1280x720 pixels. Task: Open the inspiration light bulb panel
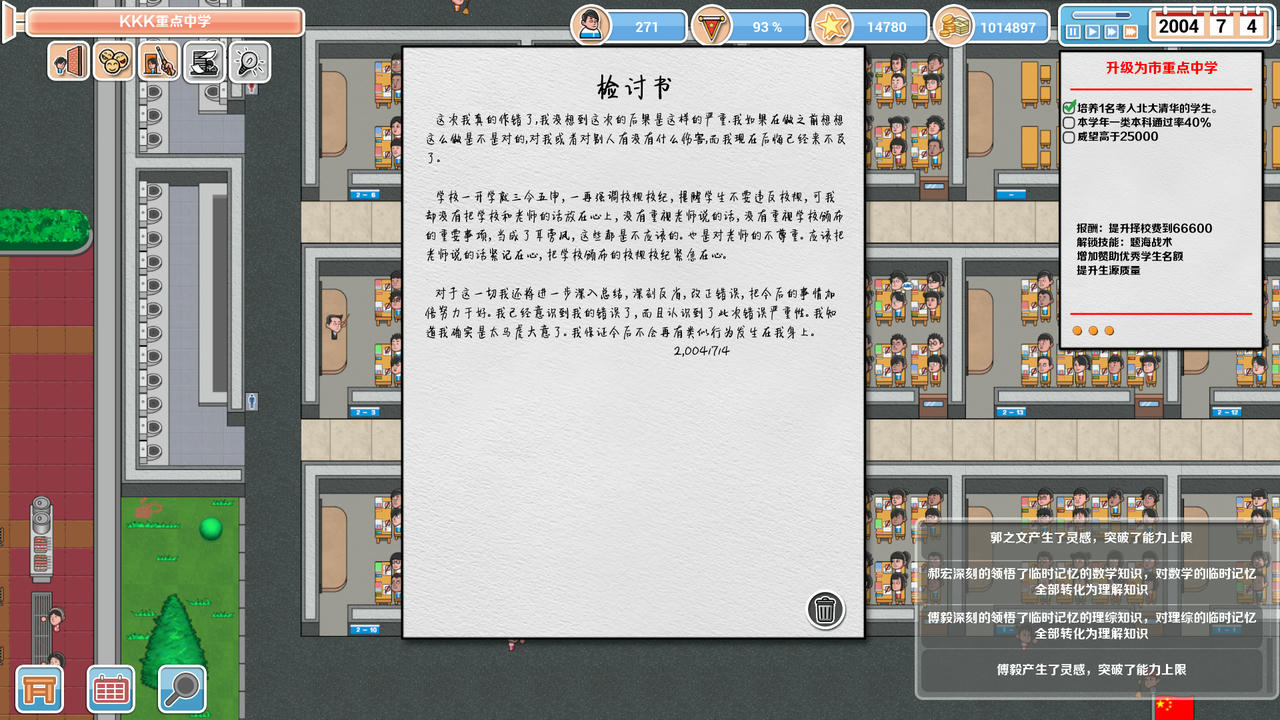point(247,61)
